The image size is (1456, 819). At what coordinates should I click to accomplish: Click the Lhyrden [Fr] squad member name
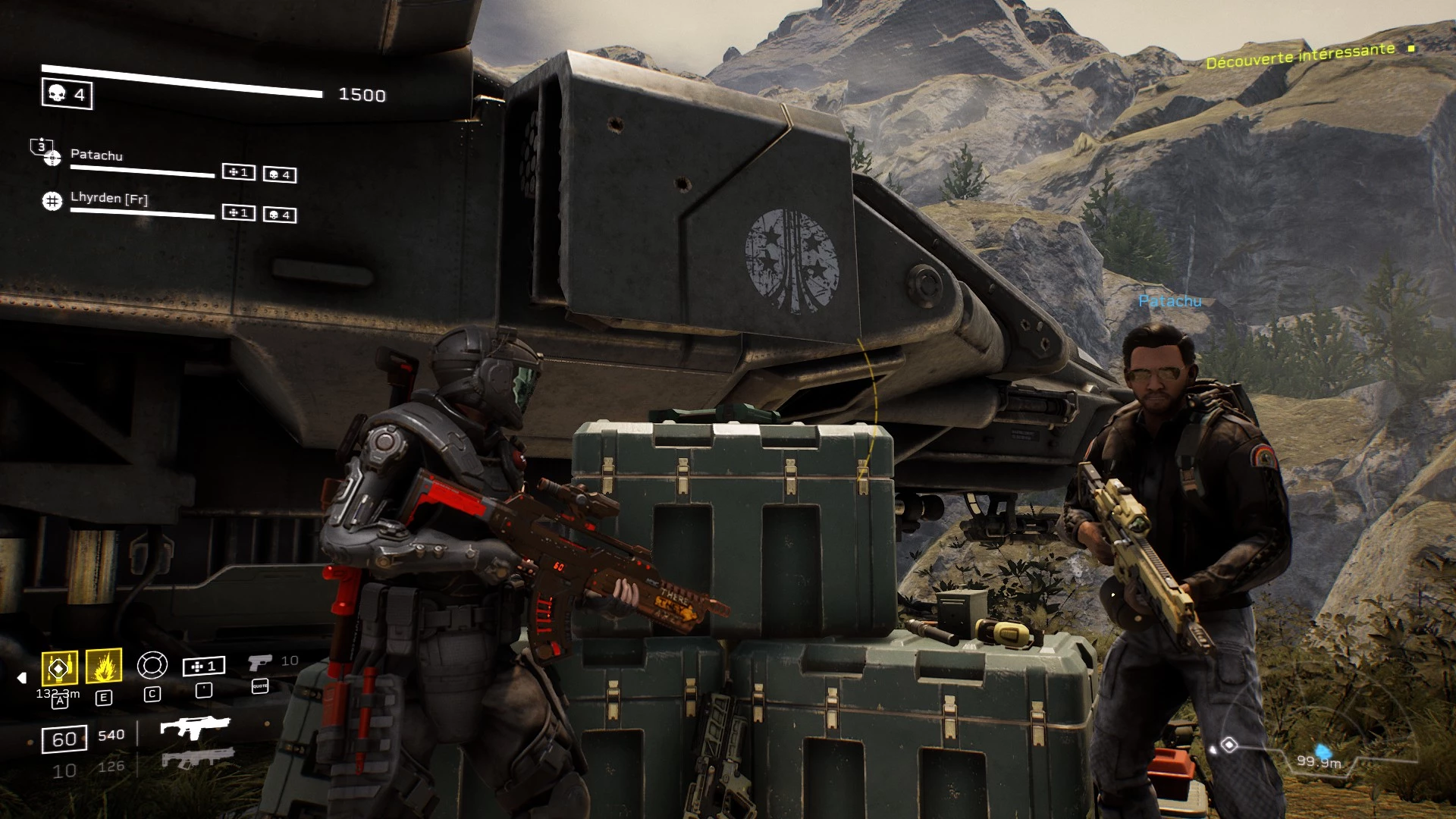click(108, 199)
